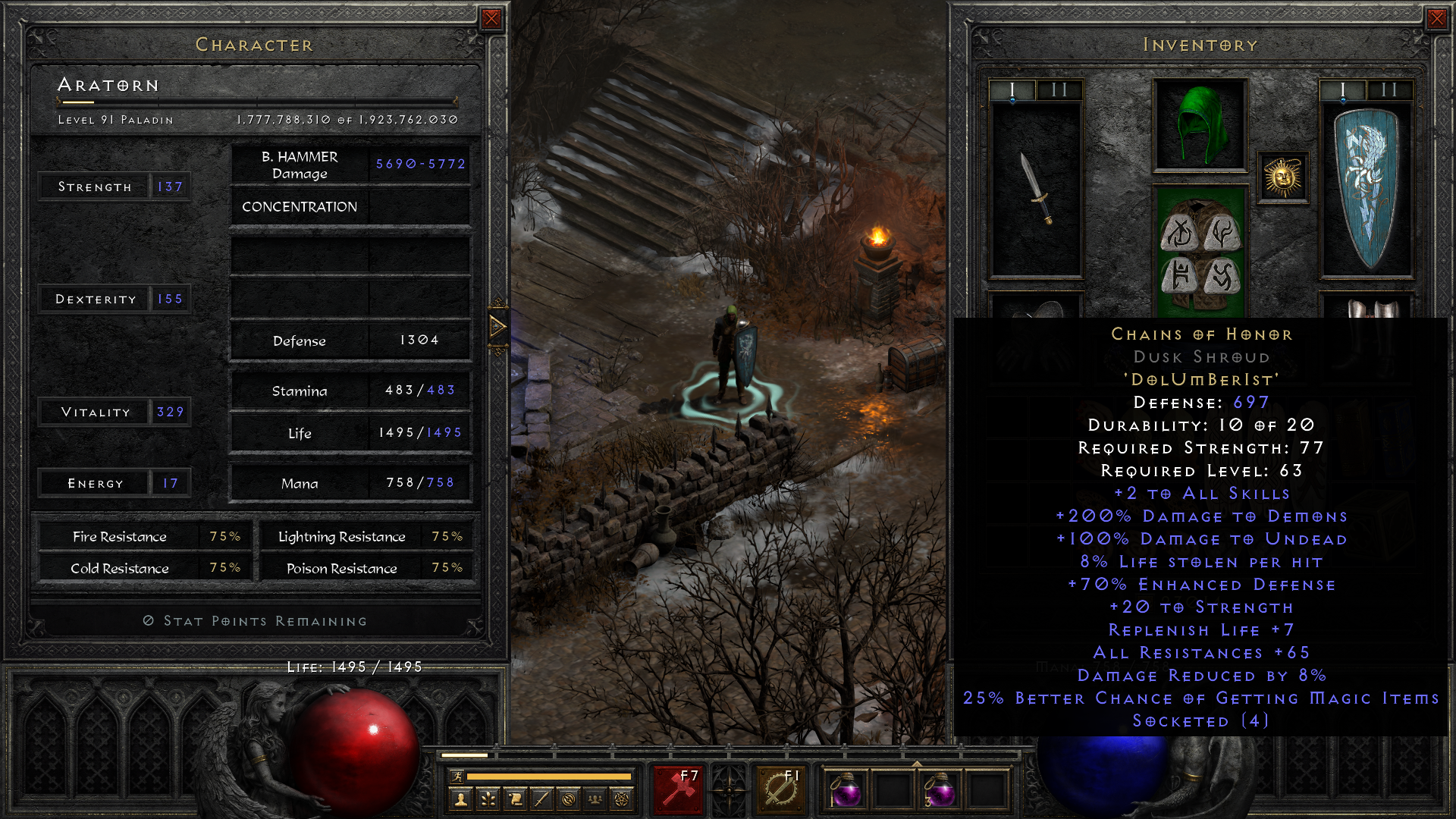The width and height of the screenshot is (1456, 819).
Task: Use the purple potion in belt slot 3
Action: tap(940, 791)
